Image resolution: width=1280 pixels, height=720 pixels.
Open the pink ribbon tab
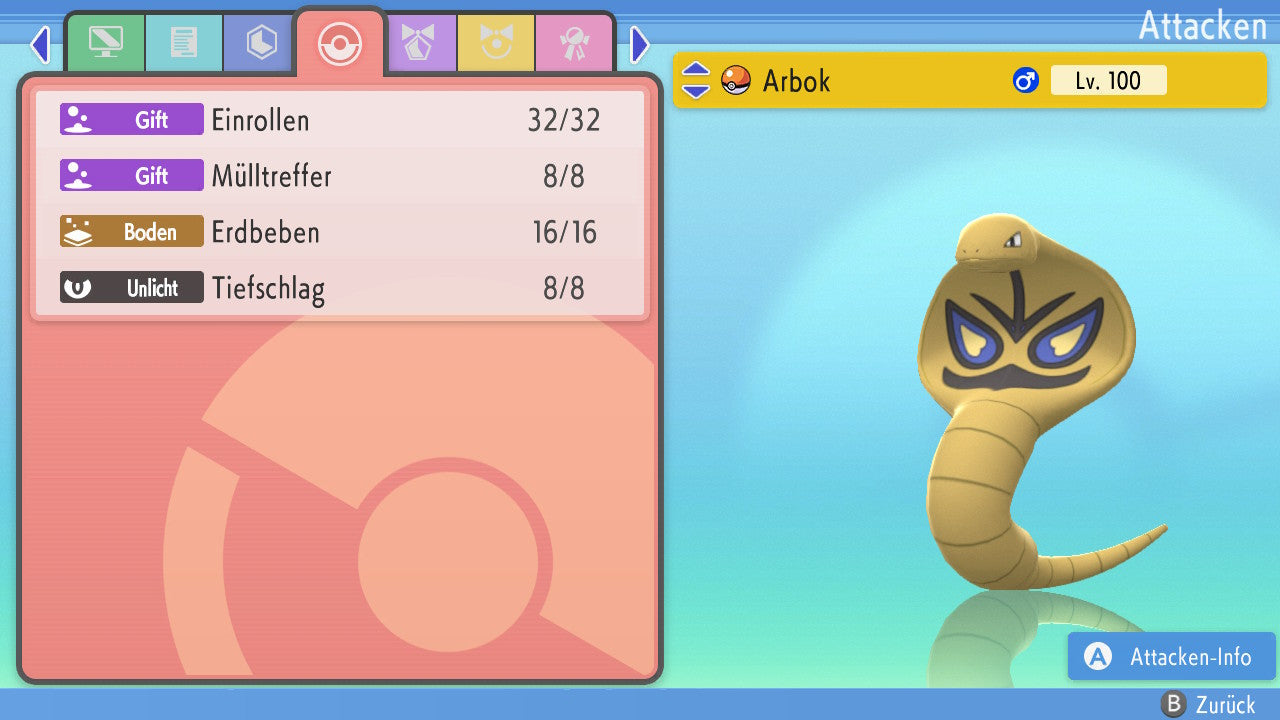[x=574, y=43]
